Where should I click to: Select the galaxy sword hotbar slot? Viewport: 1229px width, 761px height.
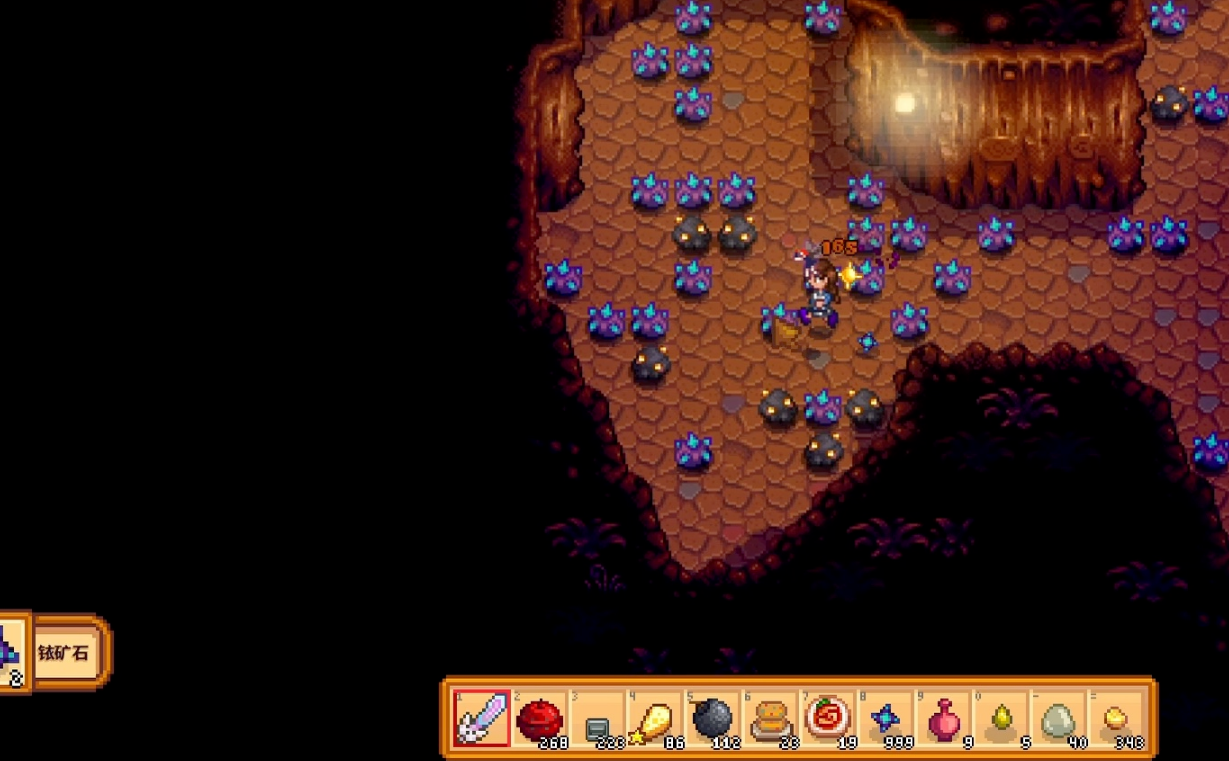(x=482, y=718)
